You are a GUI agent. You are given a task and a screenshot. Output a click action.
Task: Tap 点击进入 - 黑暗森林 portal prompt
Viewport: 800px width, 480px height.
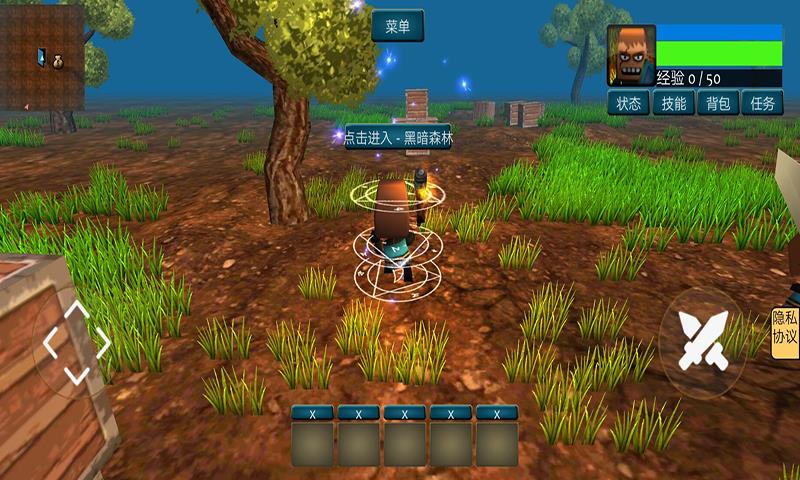click(397, 139)
